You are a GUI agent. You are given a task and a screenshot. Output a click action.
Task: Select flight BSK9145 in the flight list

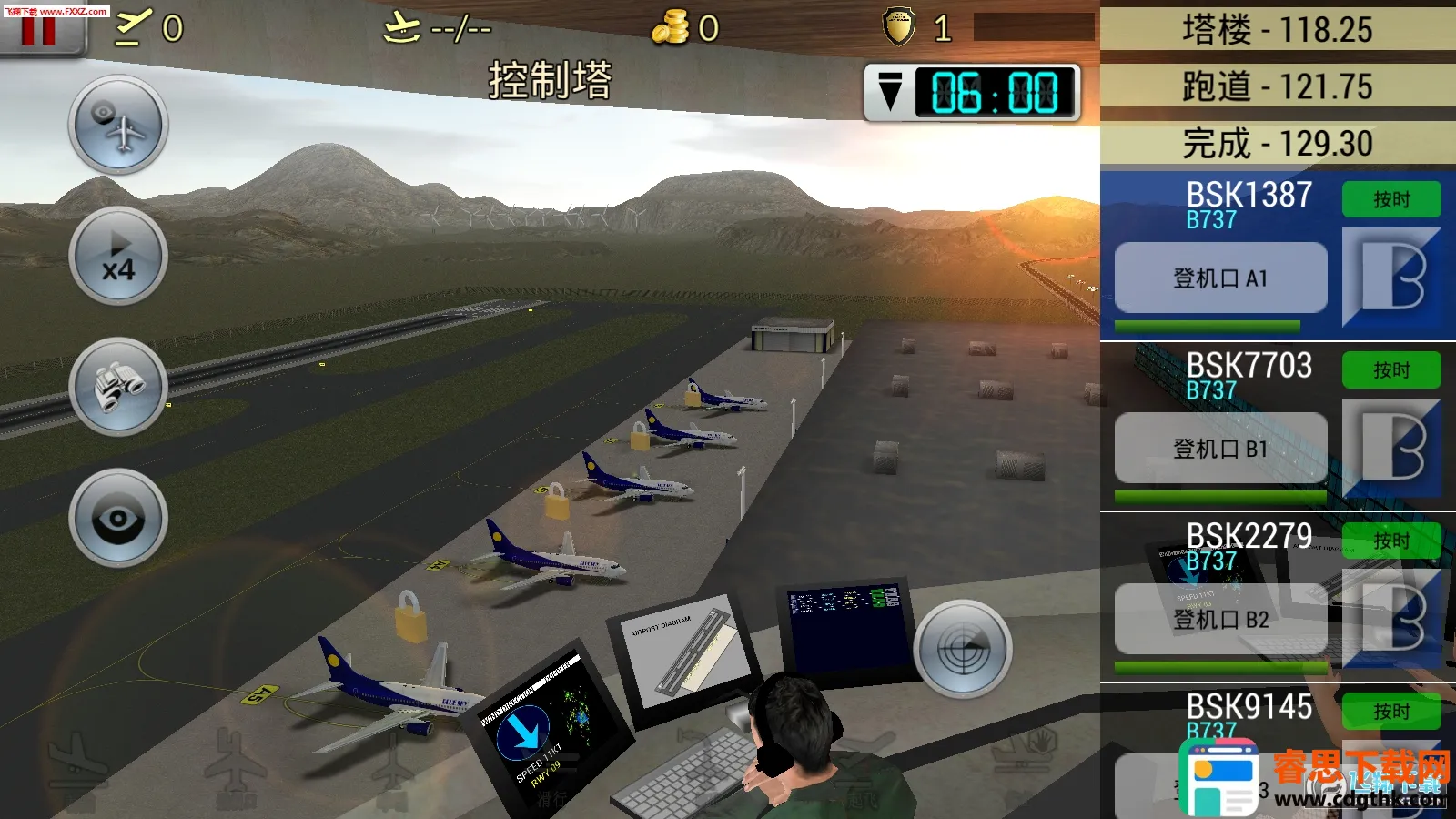[1249, 709]
